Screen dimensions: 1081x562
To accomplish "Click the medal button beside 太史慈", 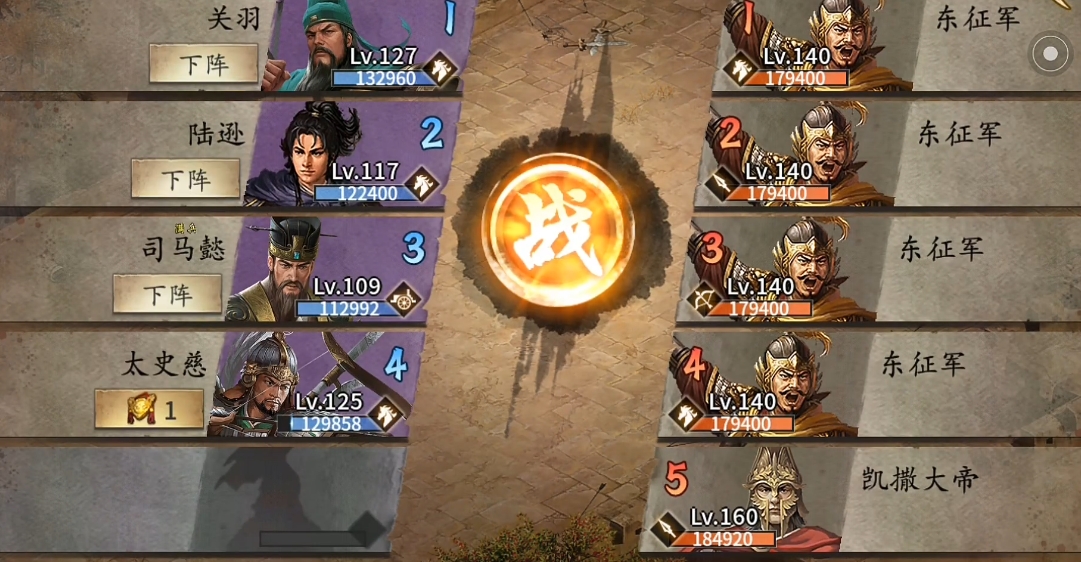I will (149, 408).
